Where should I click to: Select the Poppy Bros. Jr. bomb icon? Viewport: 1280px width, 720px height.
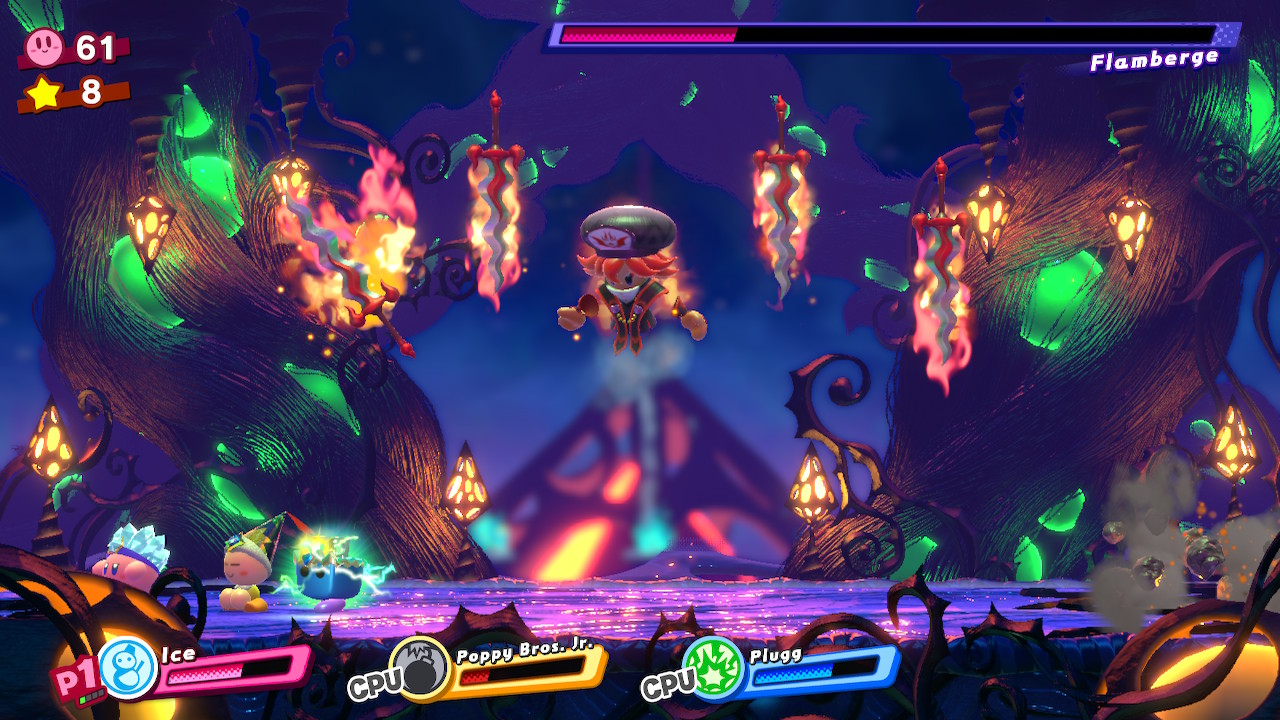[420, 667]
